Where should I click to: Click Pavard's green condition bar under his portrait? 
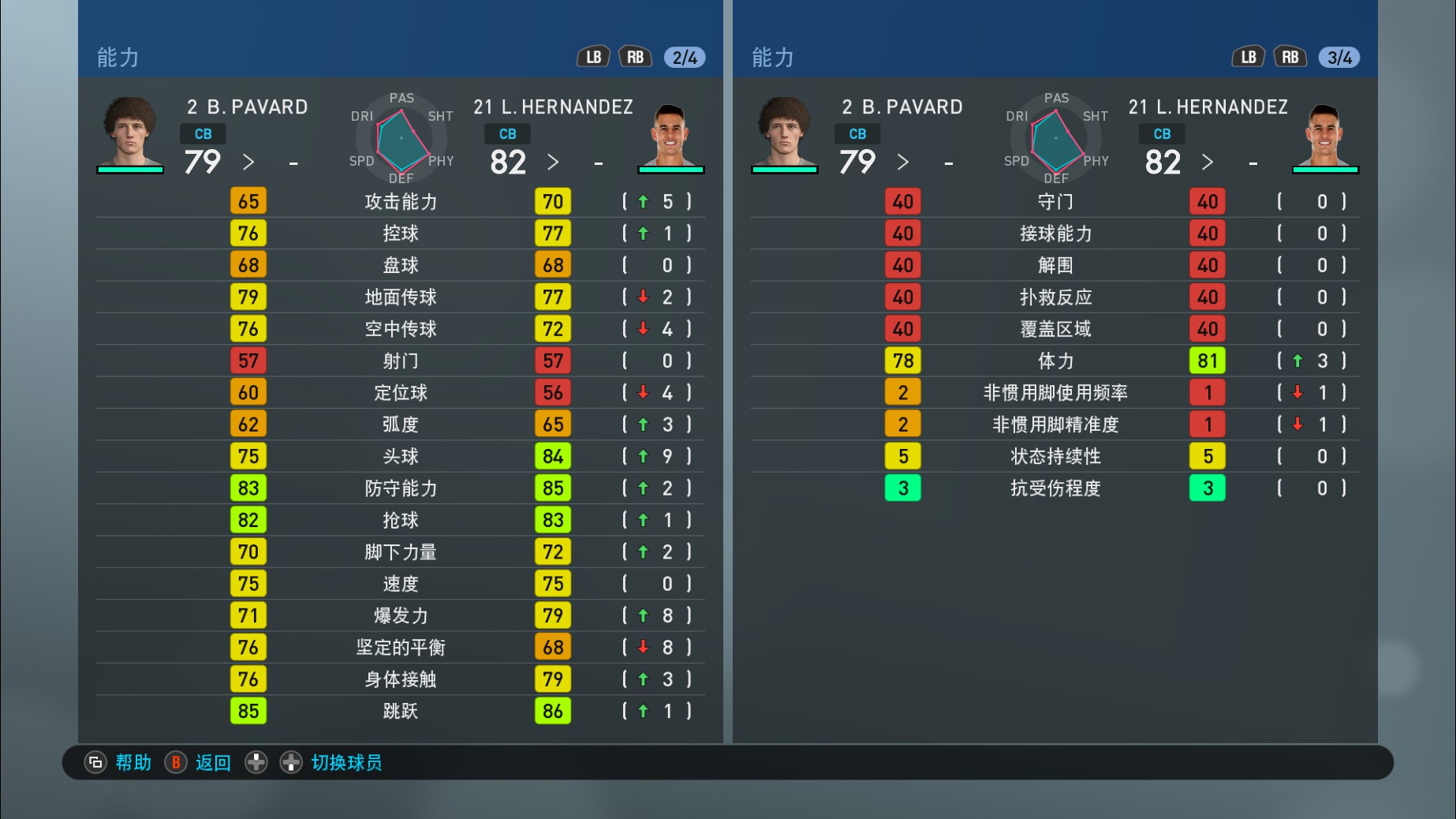tap(130, 170)
